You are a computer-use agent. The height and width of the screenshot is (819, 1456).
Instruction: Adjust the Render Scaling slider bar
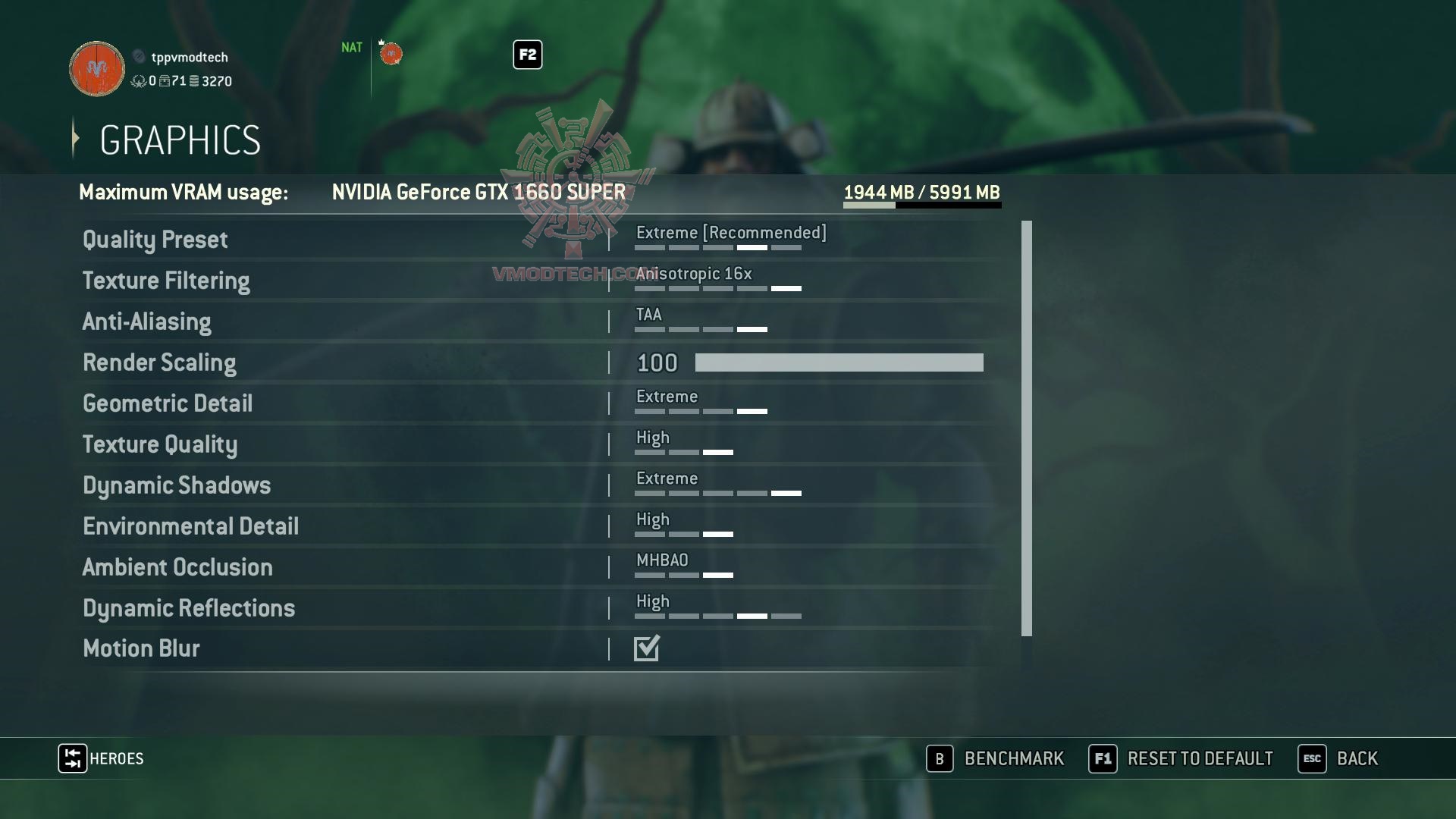pos(839,362)
